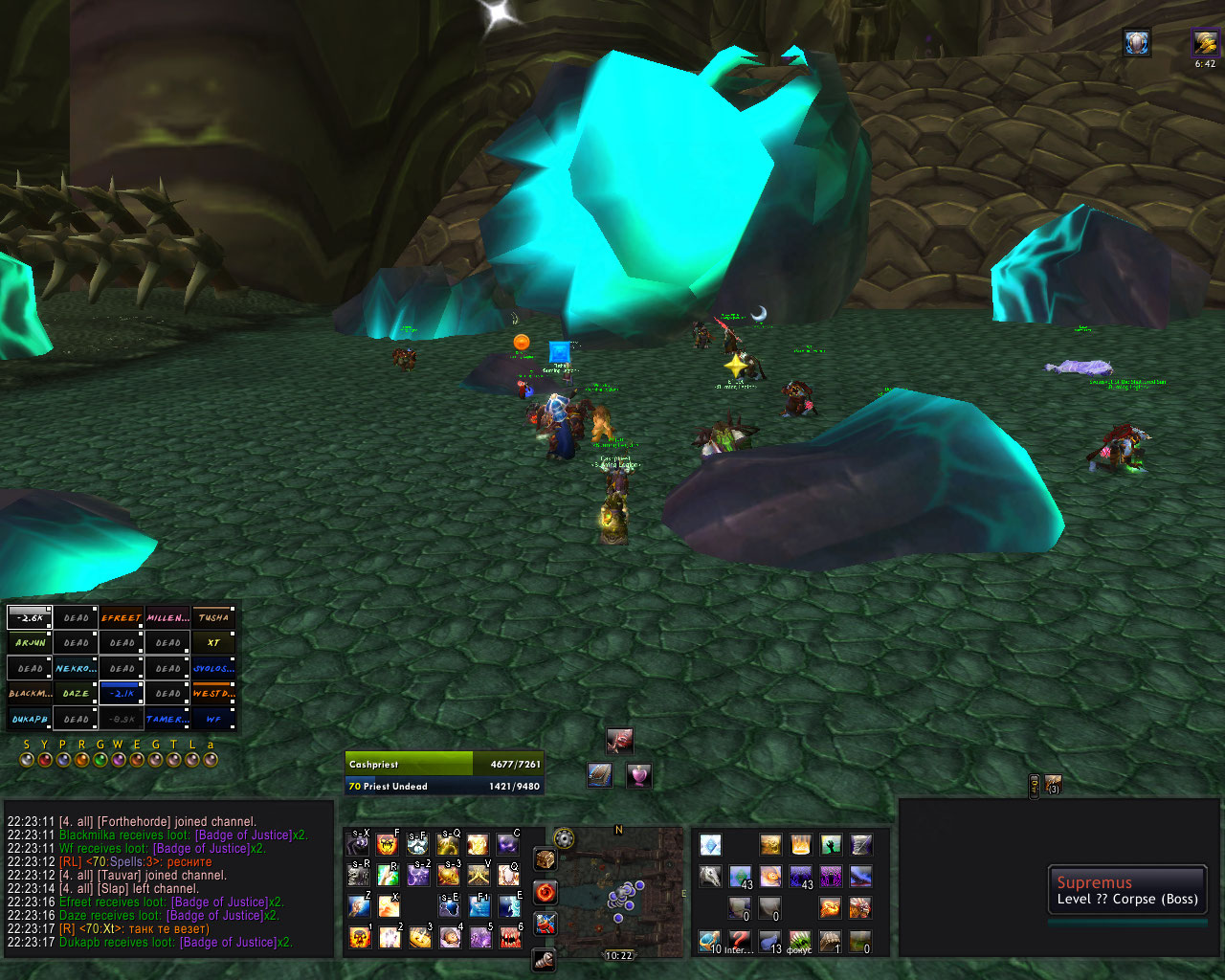Target Wf in the raid grid
The width and height of the screenshot is (1225, 980).
pyautogui.click(x=213, y=718)
